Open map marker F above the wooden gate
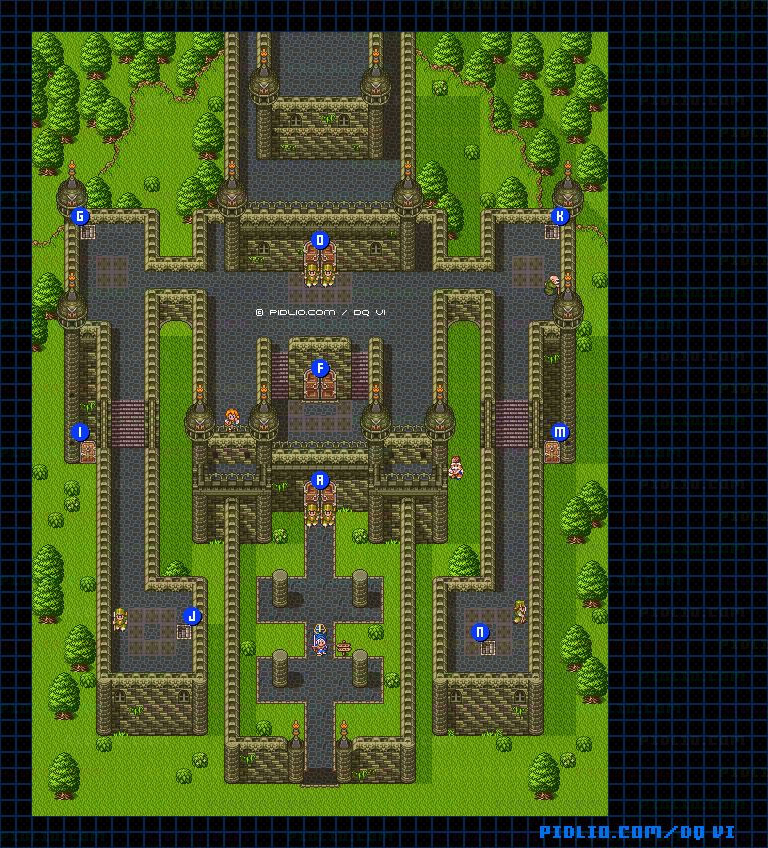This screenshot has width=768, height=848. (x=320, y=368)
